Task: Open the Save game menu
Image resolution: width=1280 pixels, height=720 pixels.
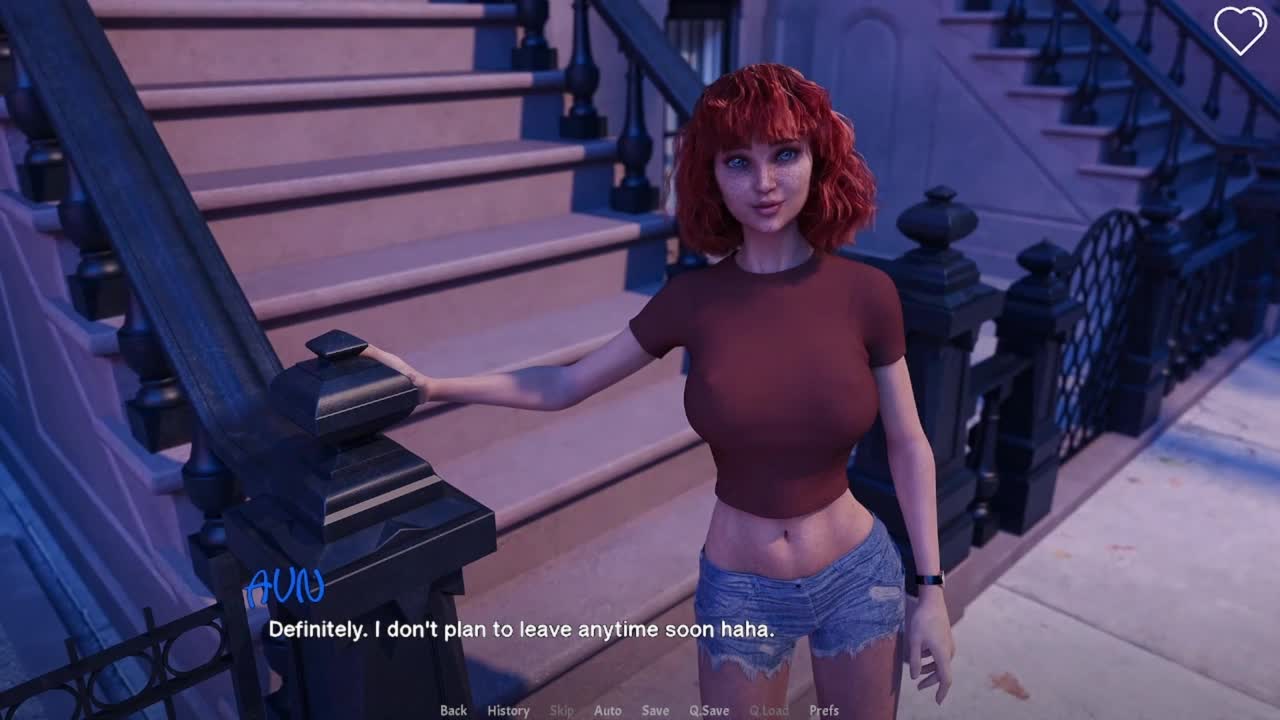Action: click(x=655, y=710)
